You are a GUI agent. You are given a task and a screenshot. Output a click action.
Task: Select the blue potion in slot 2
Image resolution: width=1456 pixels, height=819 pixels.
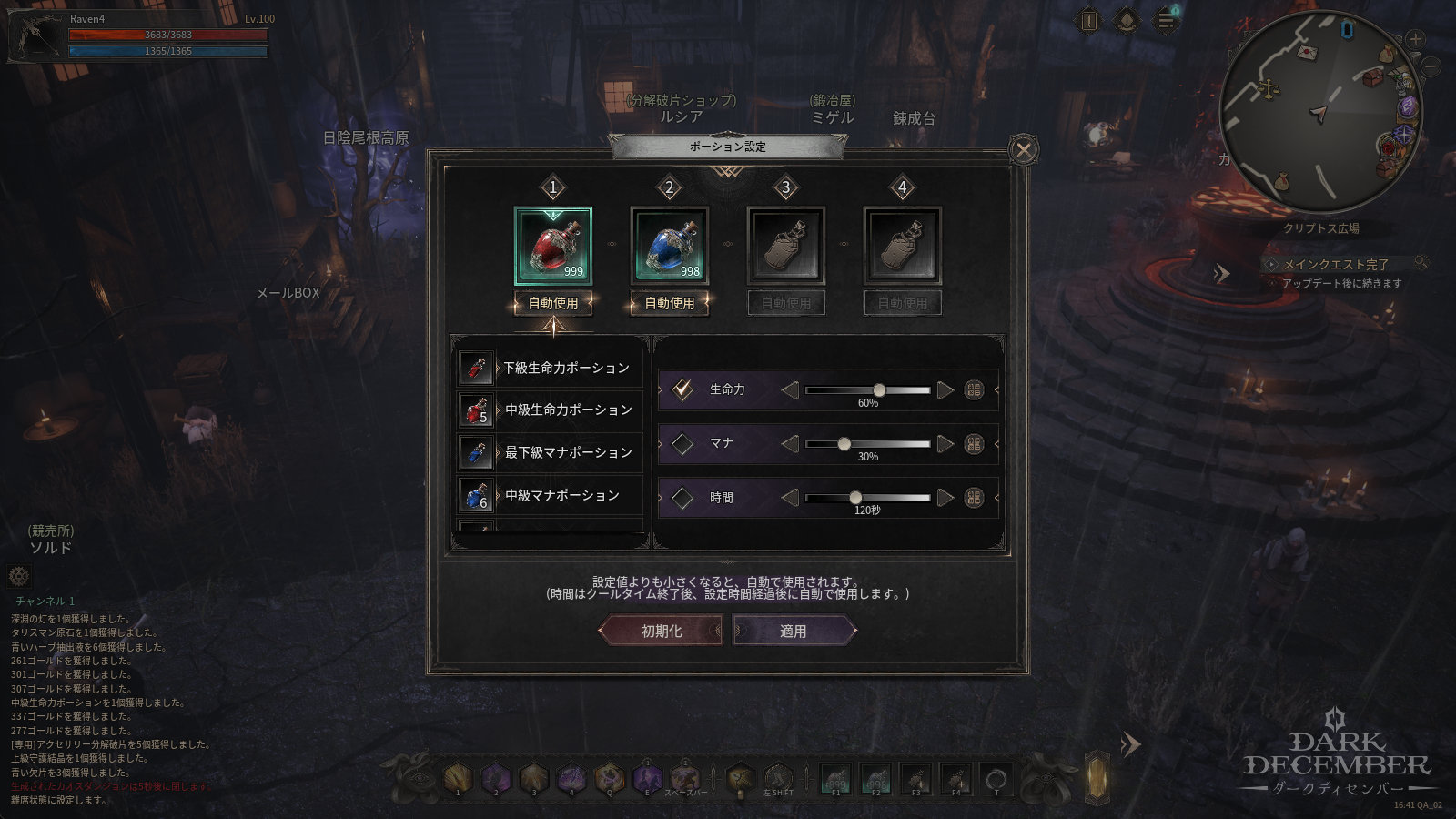(x=670, y=245)
